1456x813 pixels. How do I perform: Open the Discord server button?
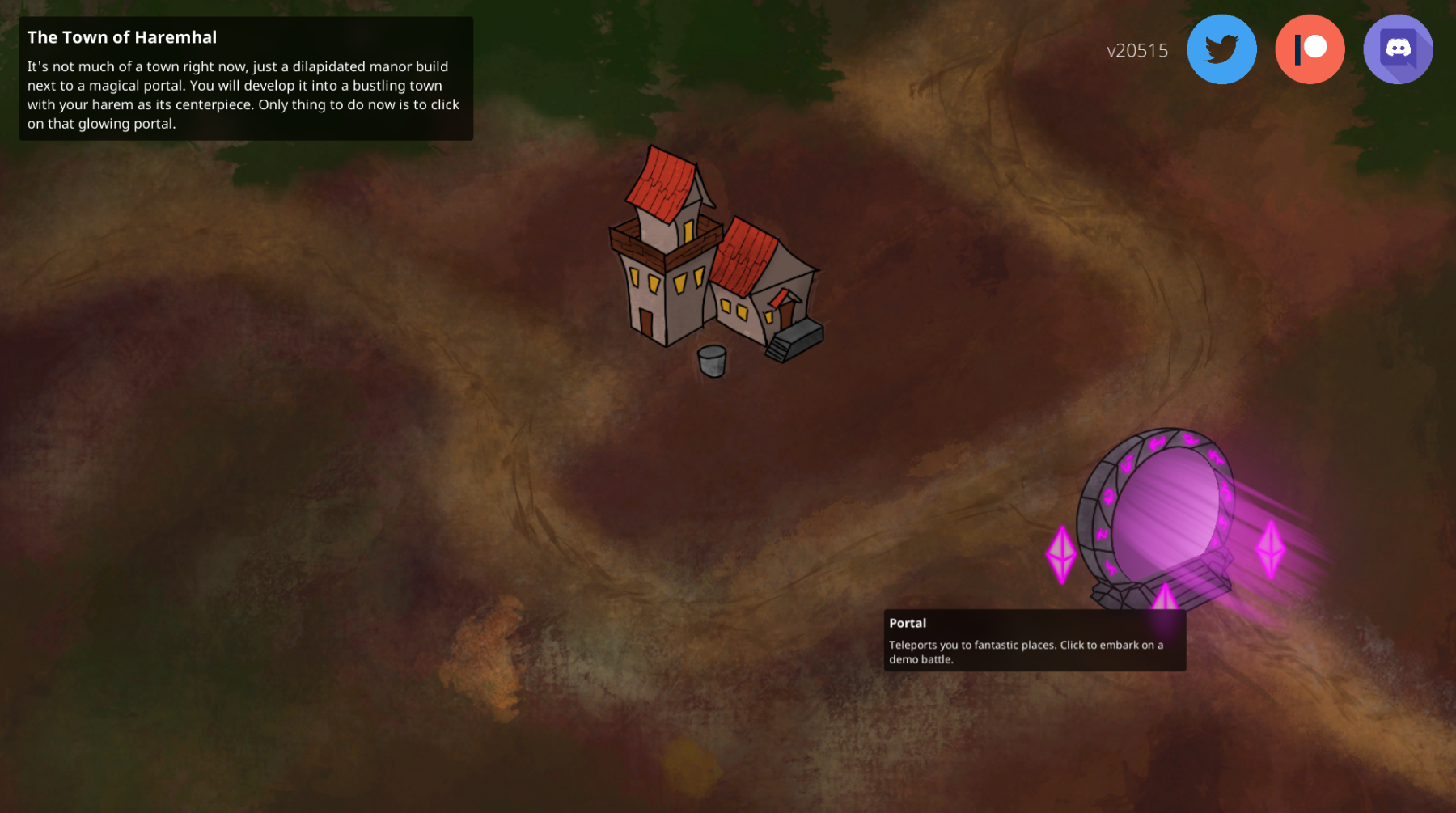[x=1398, y=49]
